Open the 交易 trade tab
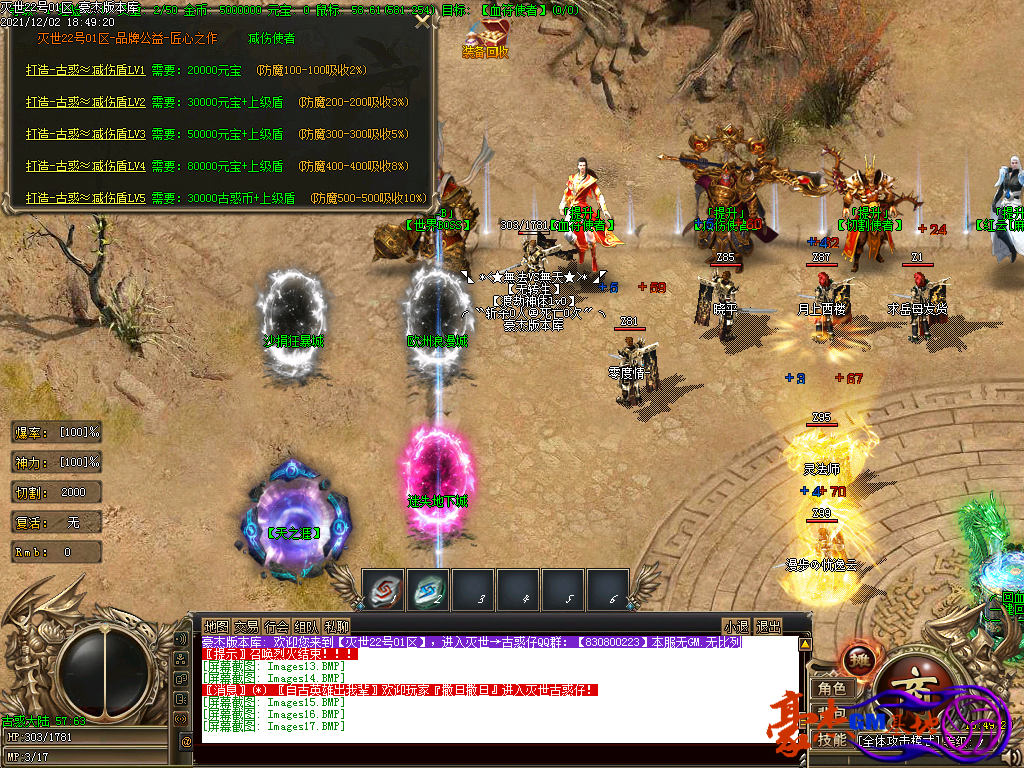The image size is (1024, 768). [x=246, y=626]
